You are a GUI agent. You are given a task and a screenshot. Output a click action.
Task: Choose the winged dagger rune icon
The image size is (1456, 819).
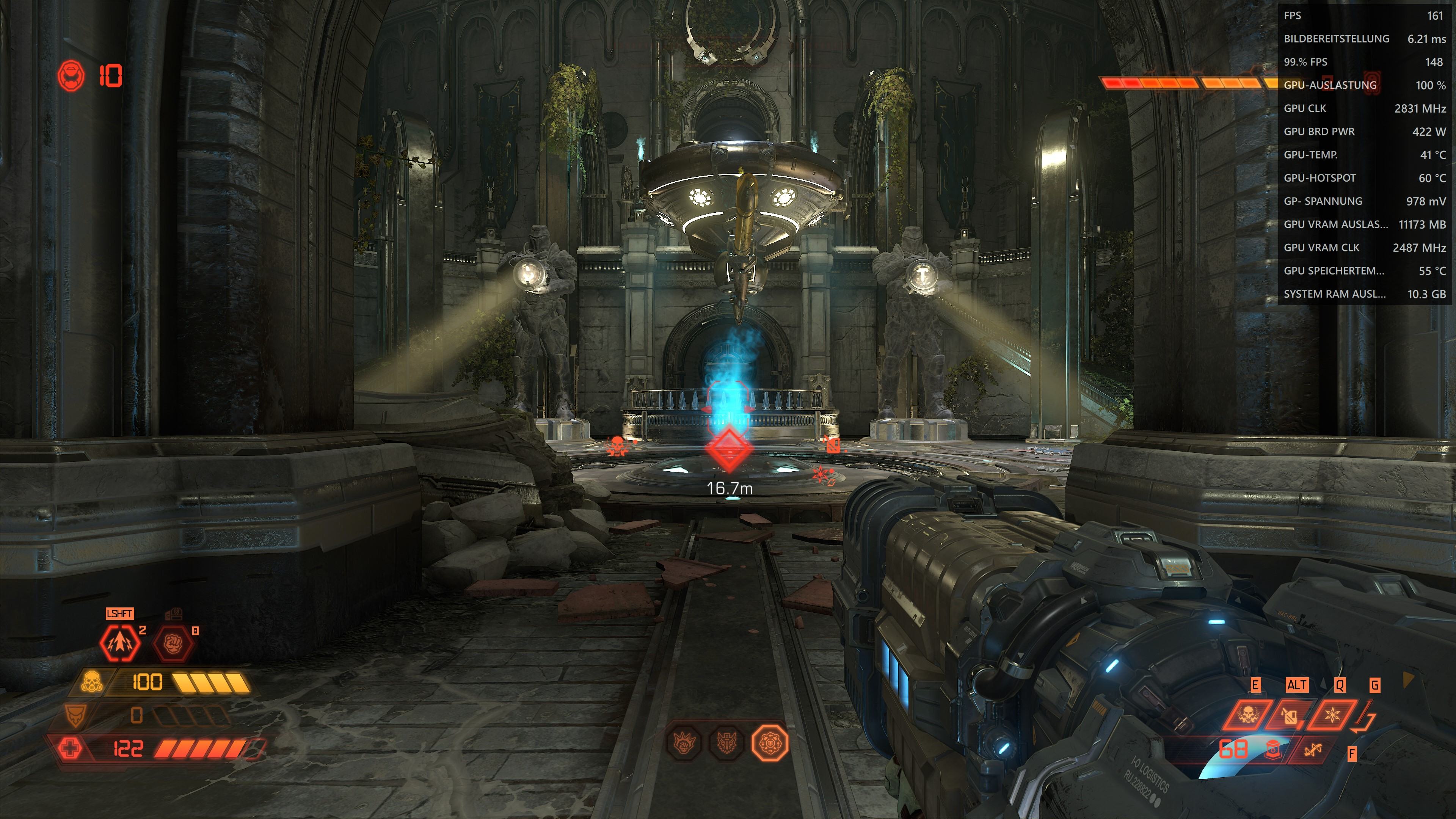(x=726, y=743)
